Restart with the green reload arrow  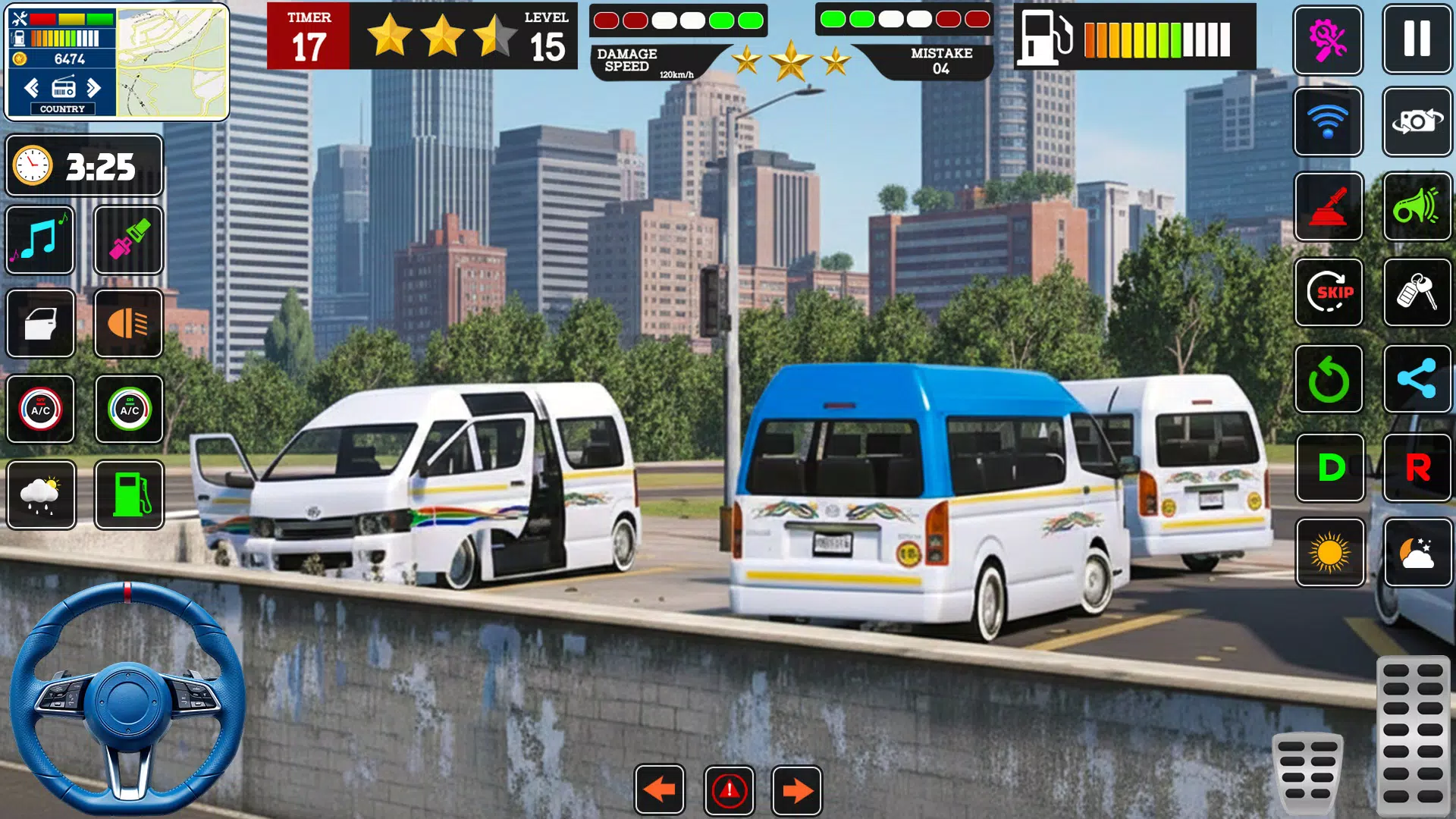1329,379
